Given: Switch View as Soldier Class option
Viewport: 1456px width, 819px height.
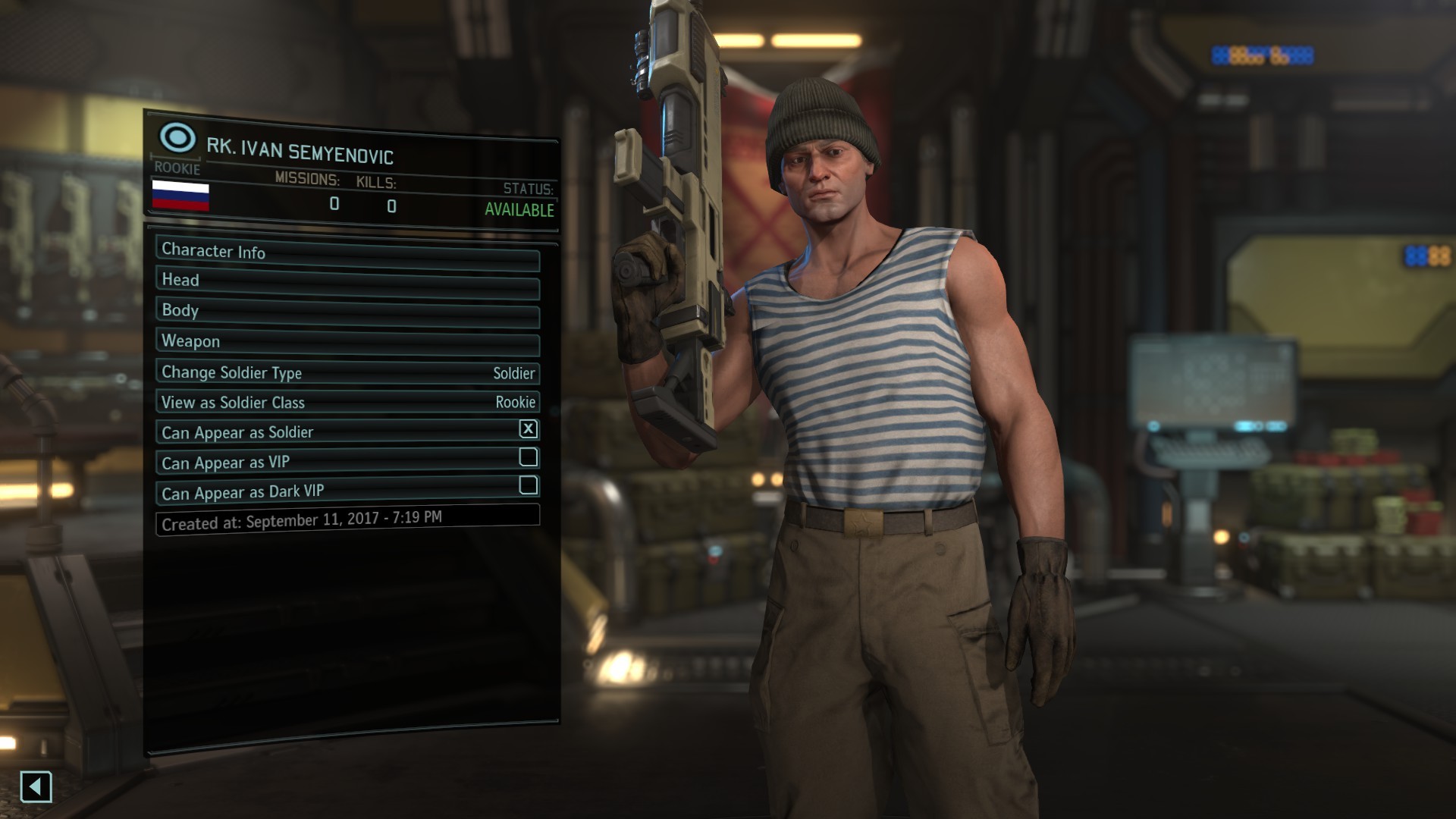Looking at the screenshot, I should click(347, 402).
